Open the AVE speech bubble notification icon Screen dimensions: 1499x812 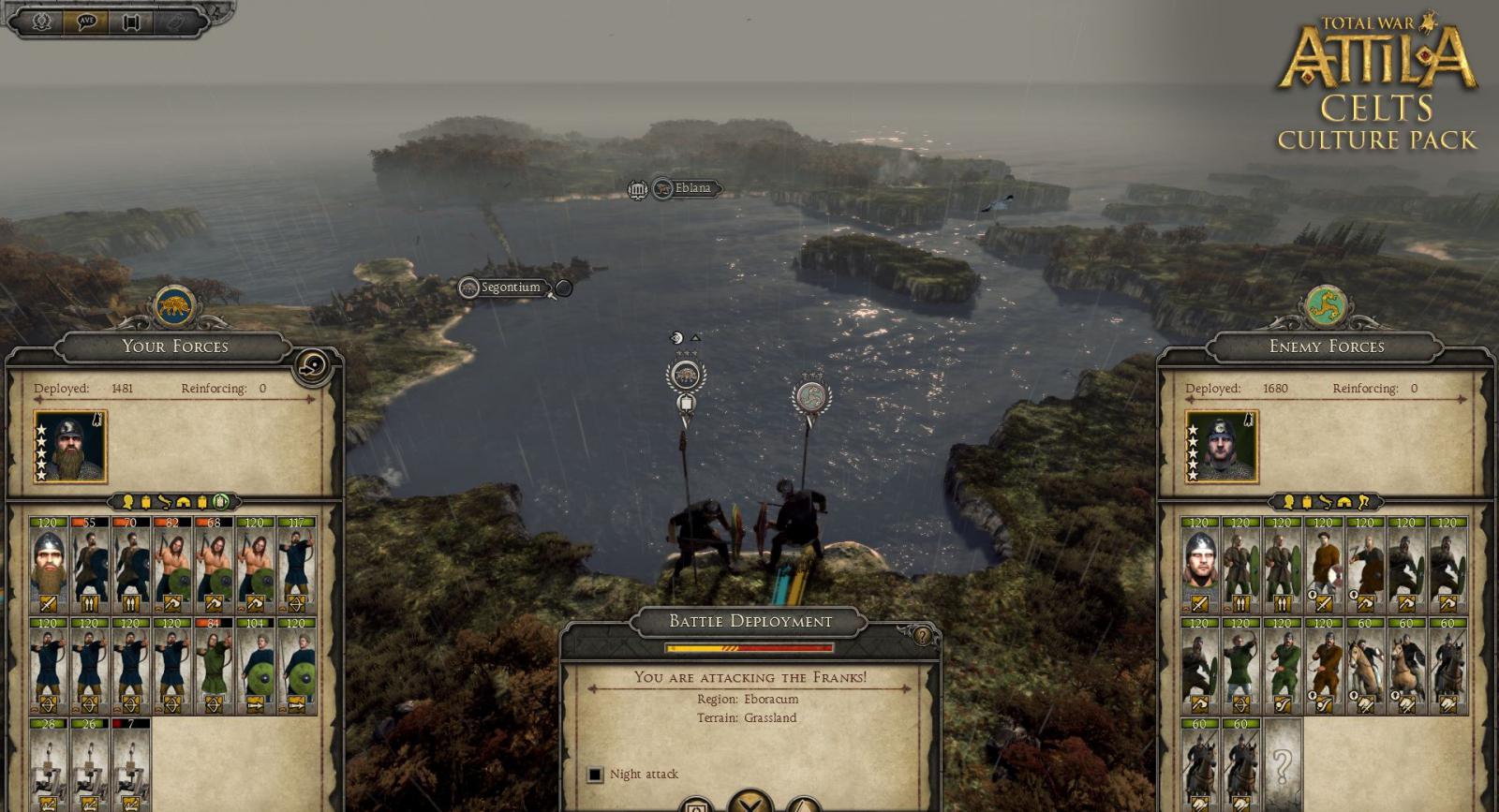pos(86,22)
